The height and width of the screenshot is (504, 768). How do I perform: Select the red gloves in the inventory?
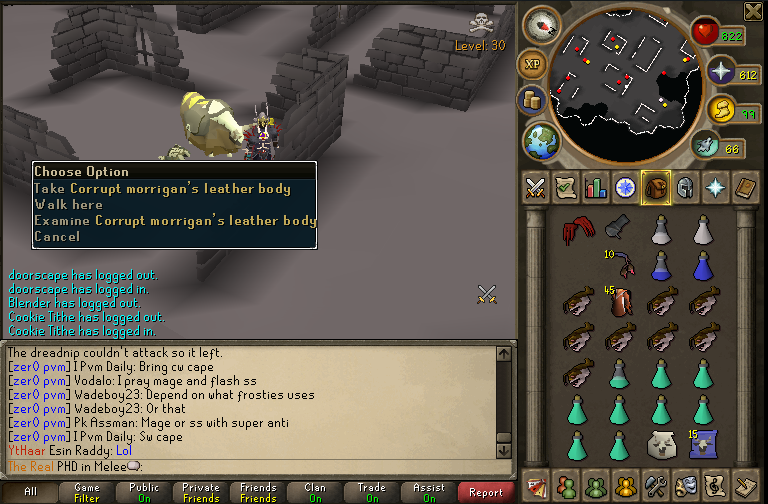pyautogui.click(x=575, y=231)
